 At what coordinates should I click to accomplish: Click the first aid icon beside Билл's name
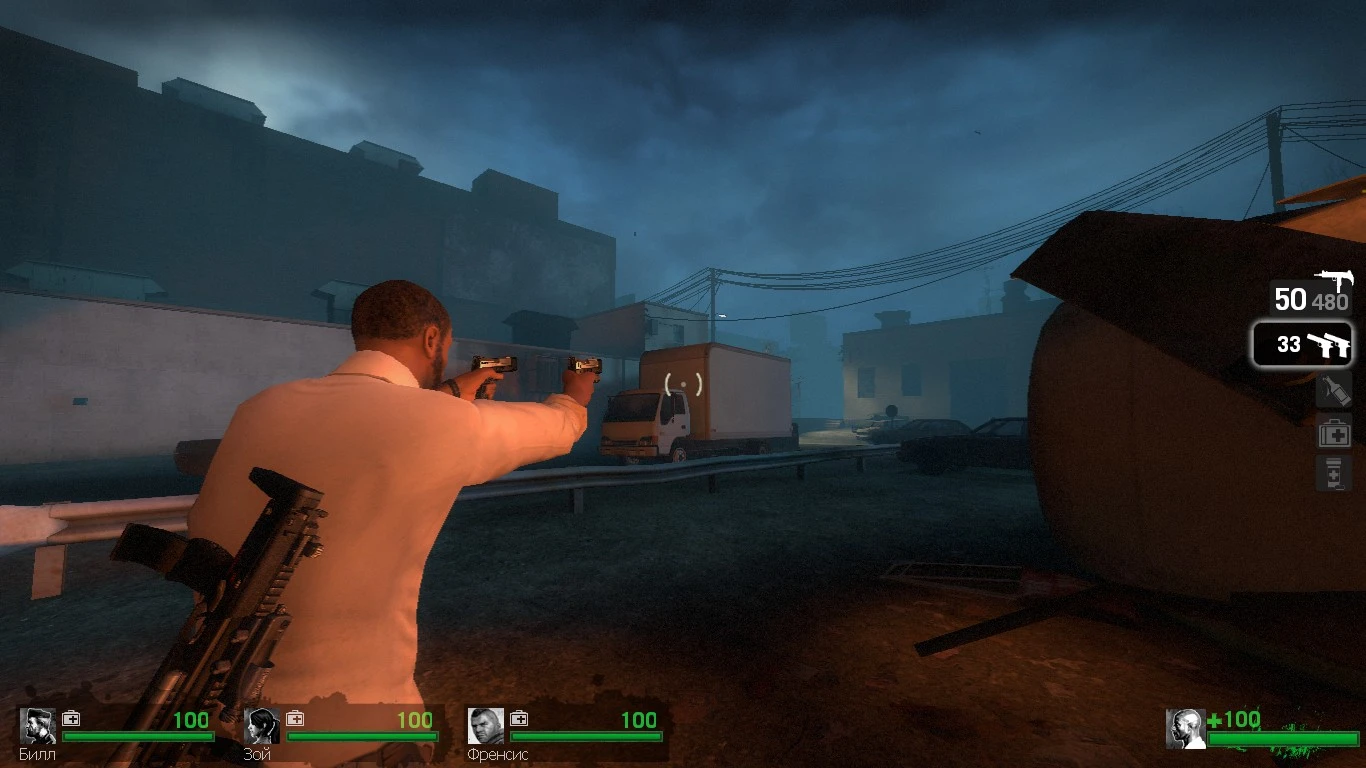70,718
